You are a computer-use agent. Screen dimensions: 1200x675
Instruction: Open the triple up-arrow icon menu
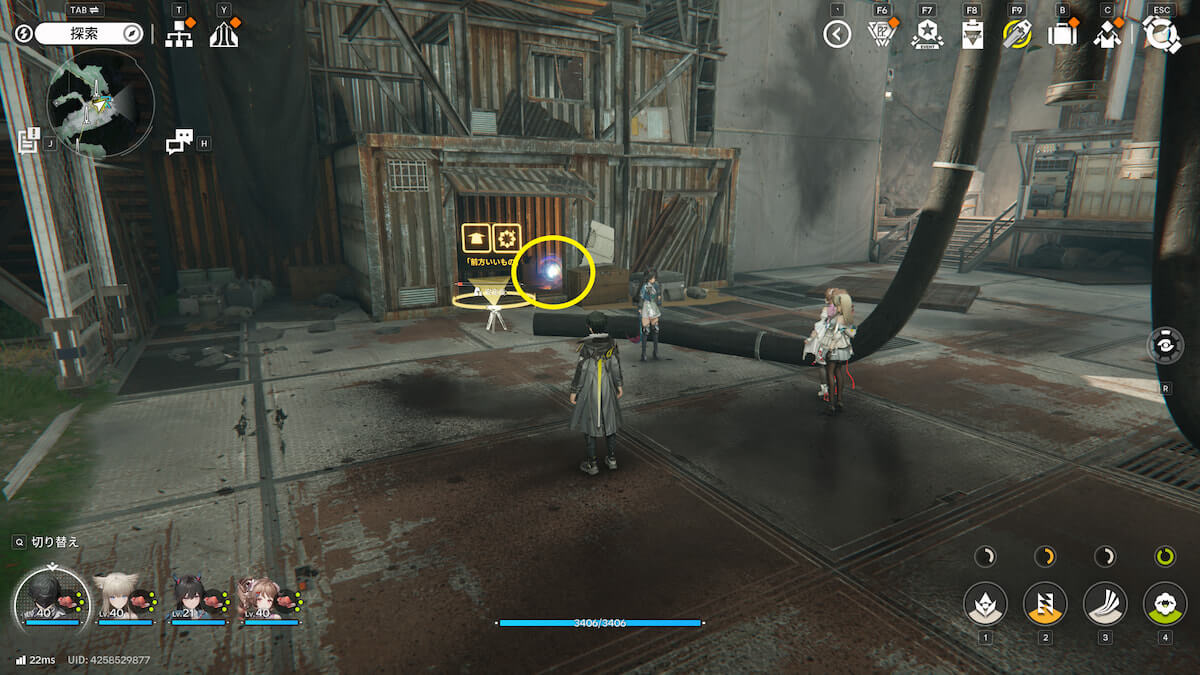click(x=224, y=34)
